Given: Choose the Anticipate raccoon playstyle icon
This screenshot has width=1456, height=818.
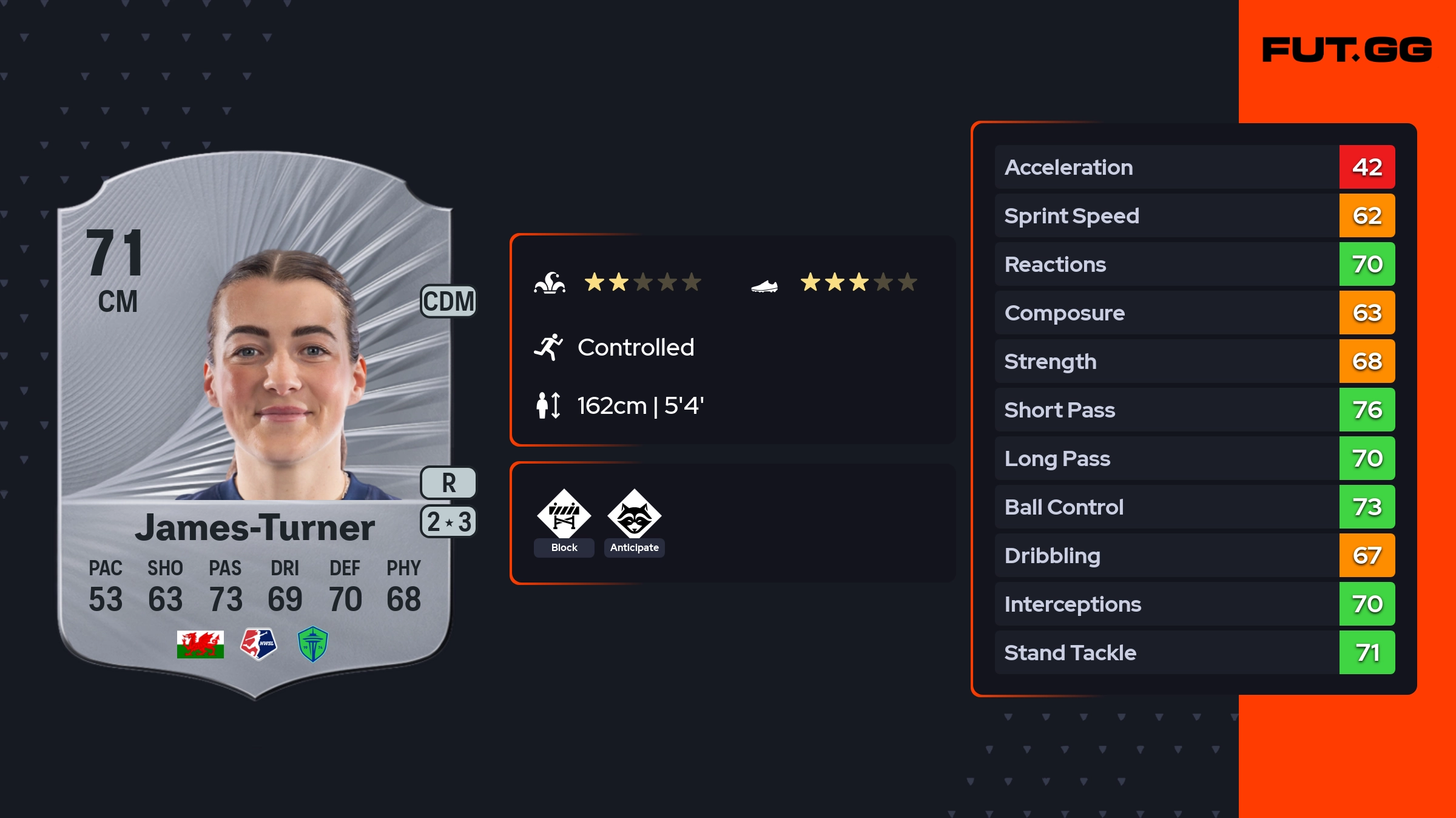Looking at the screenshot, I should [634, 514].
